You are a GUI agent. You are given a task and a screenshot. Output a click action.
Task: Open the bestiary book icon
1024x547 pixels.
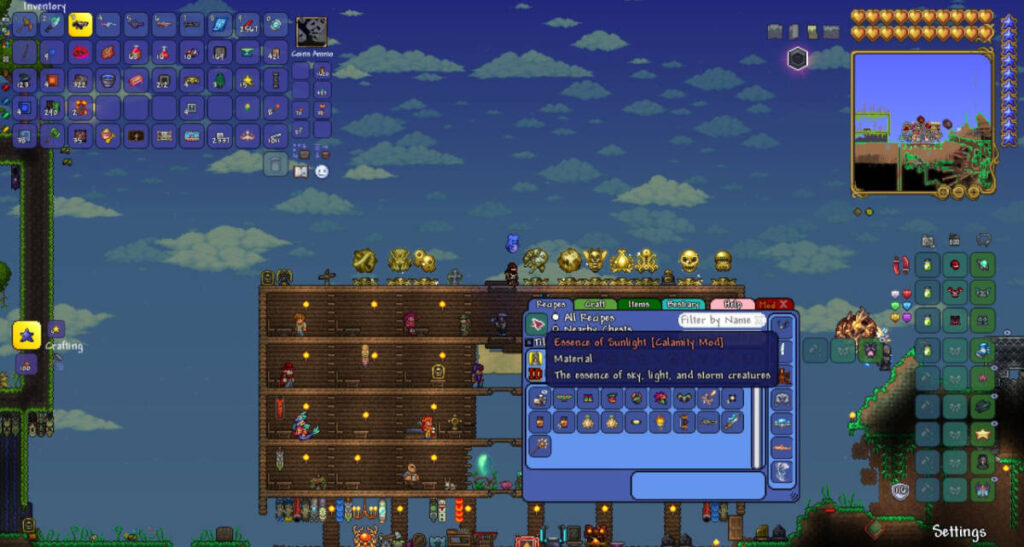[301, 172]
